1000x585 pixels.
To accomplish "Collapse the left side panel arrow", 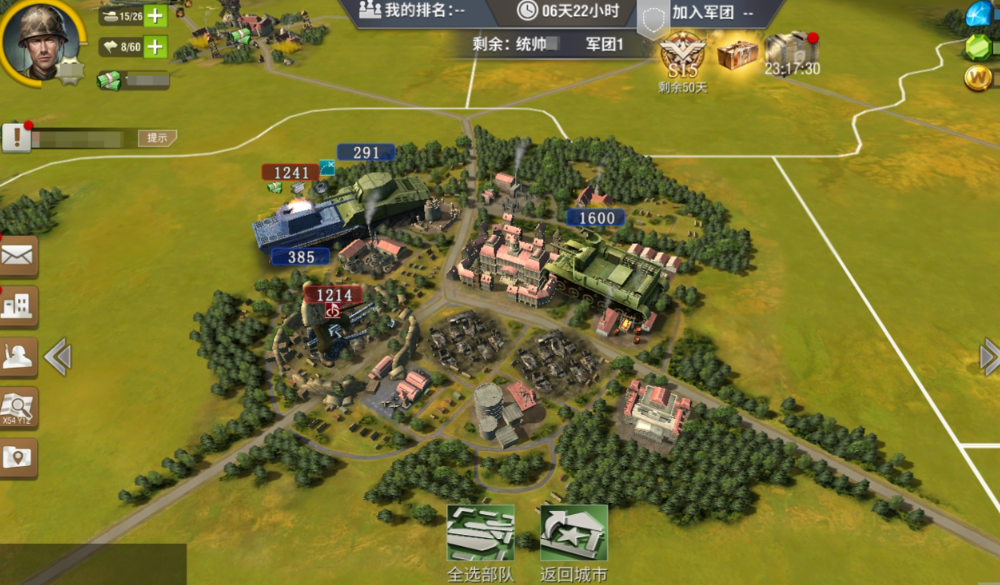I will (x=57, y=357).
